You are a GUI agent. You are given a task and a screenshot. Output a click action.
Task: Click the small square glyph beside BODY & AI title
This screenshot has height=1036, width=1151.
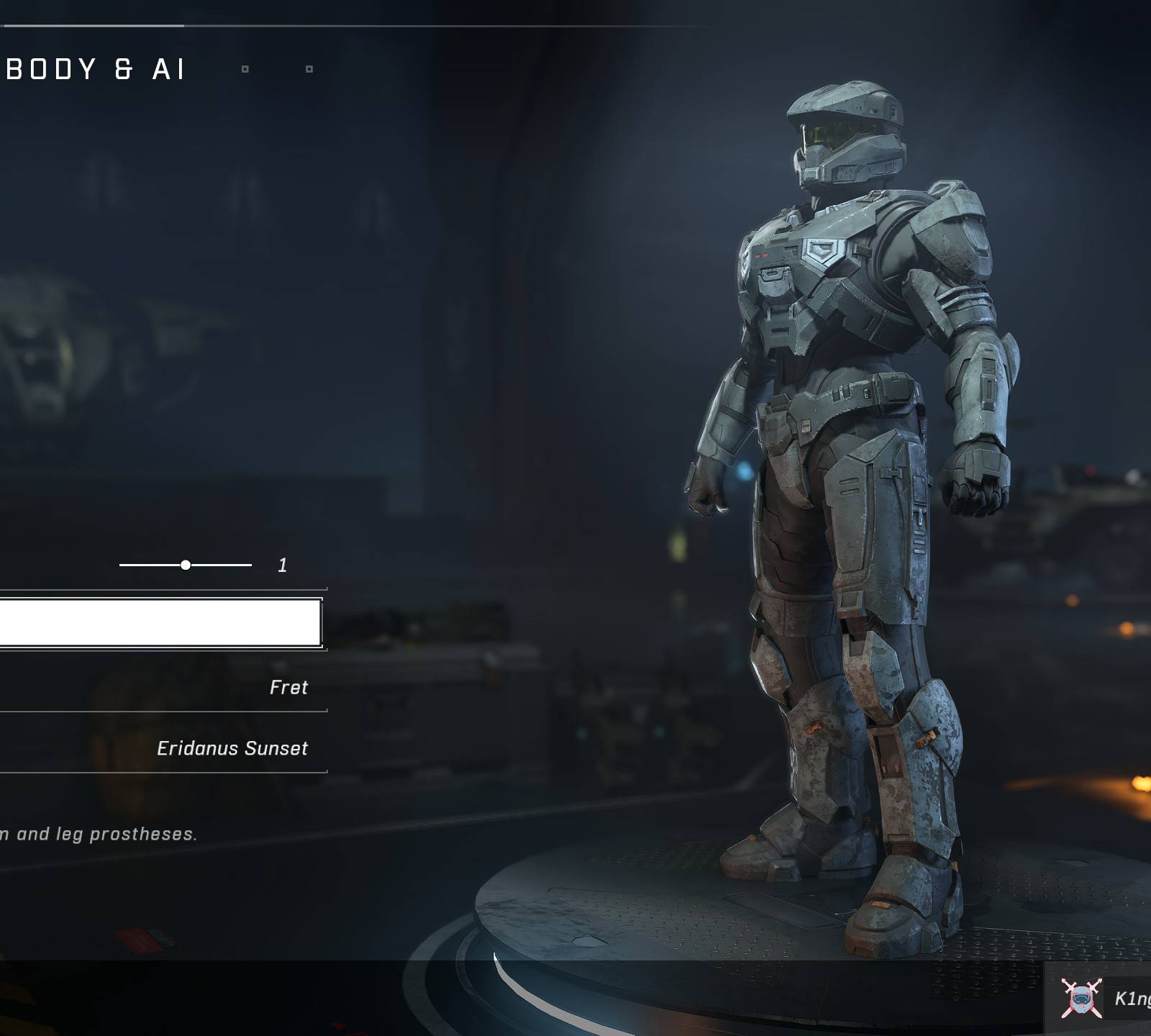pos(245,68)
